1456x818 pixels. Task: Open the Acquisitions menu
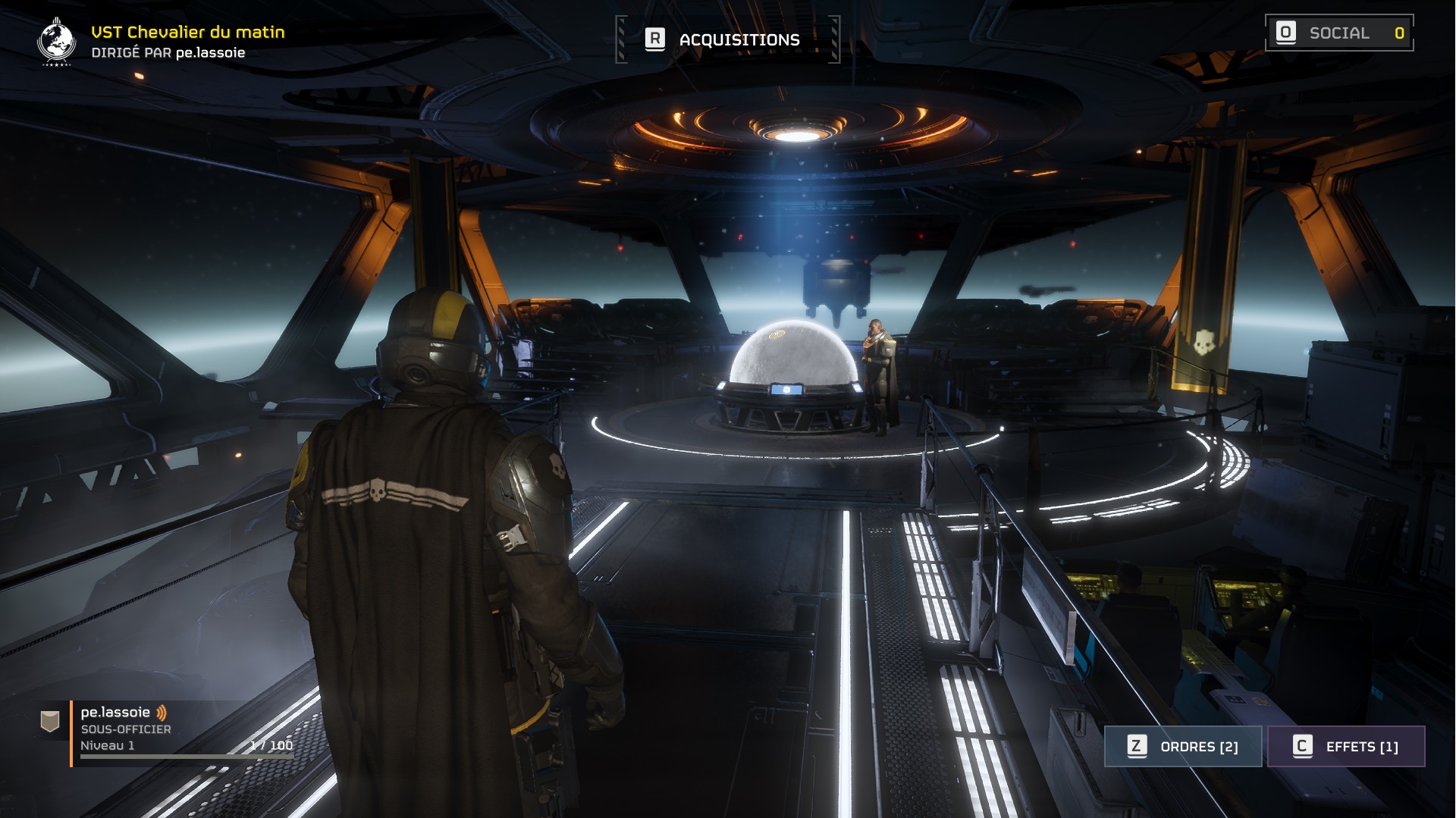(727, 39)
